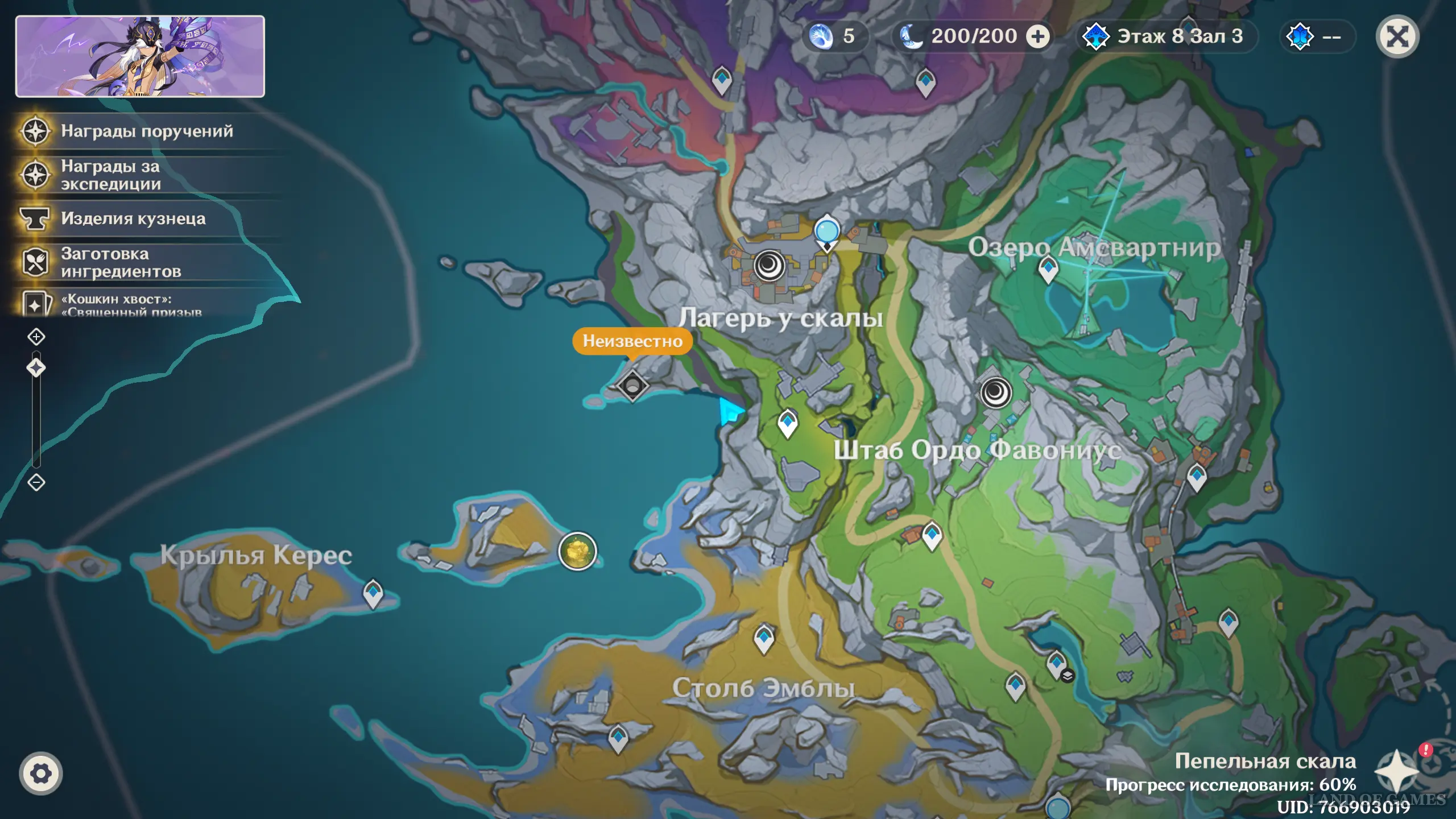Viewport: 1456px width, 819px height.
Task: Close the map with the X button
Action: pyautogui.click(x=1397, y=37)
